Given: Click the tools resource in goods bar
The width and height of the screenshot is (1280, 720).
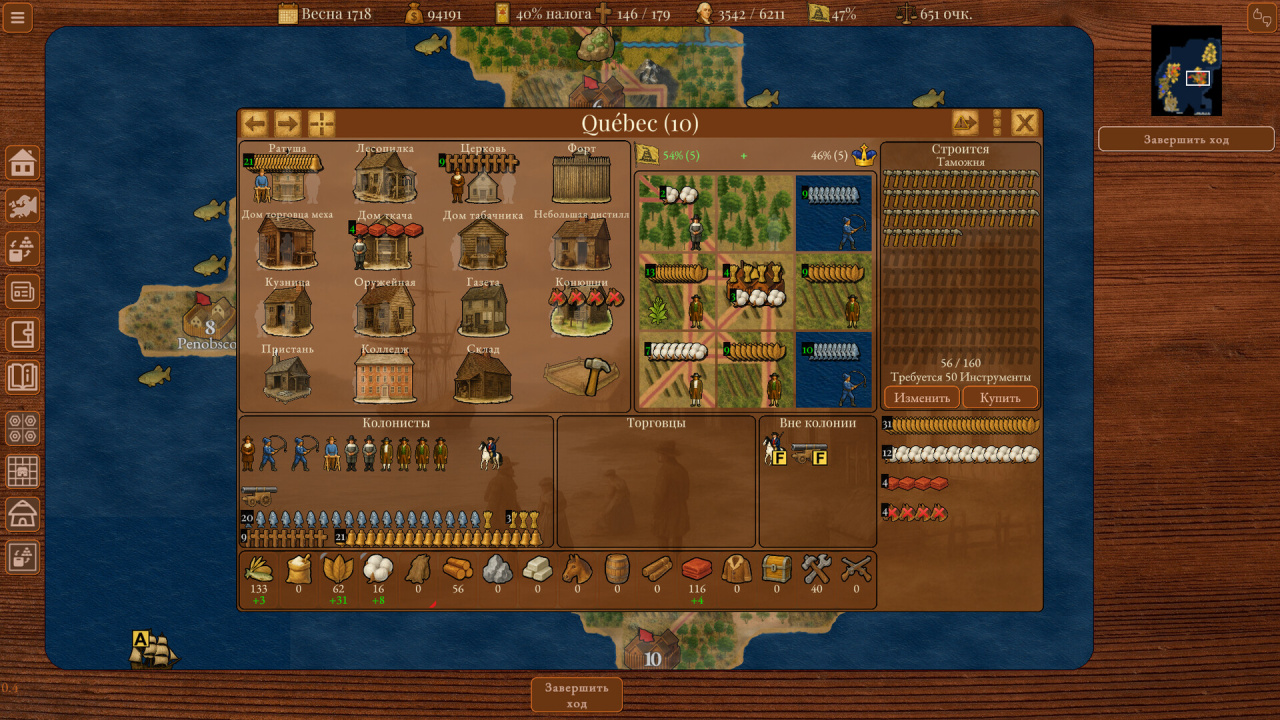Looking at the screenshot, I should tap(817, 570).
